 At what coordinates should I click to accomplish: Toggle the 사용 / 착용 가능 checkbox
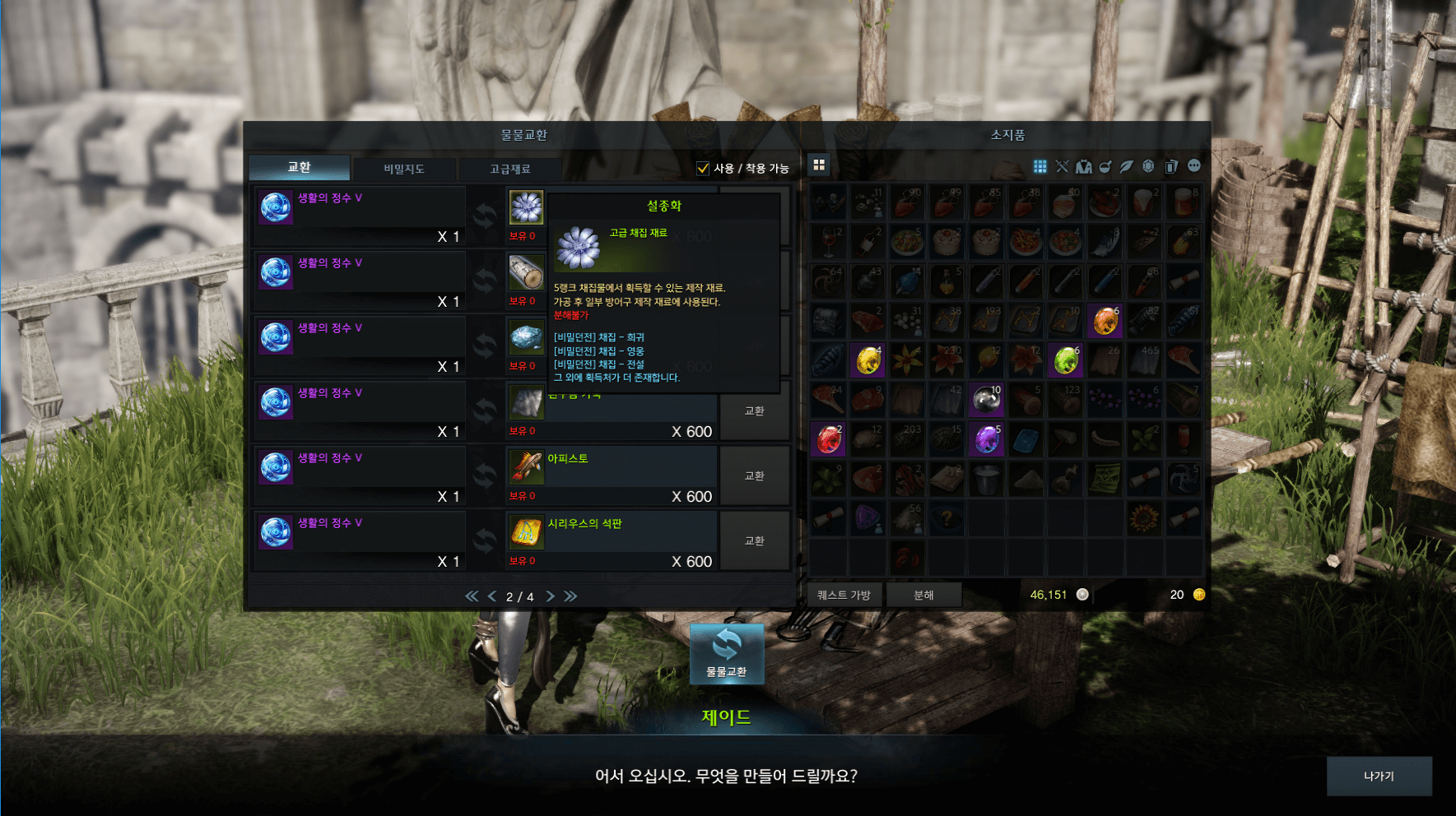pyautogui.click(x=703, y=169)
